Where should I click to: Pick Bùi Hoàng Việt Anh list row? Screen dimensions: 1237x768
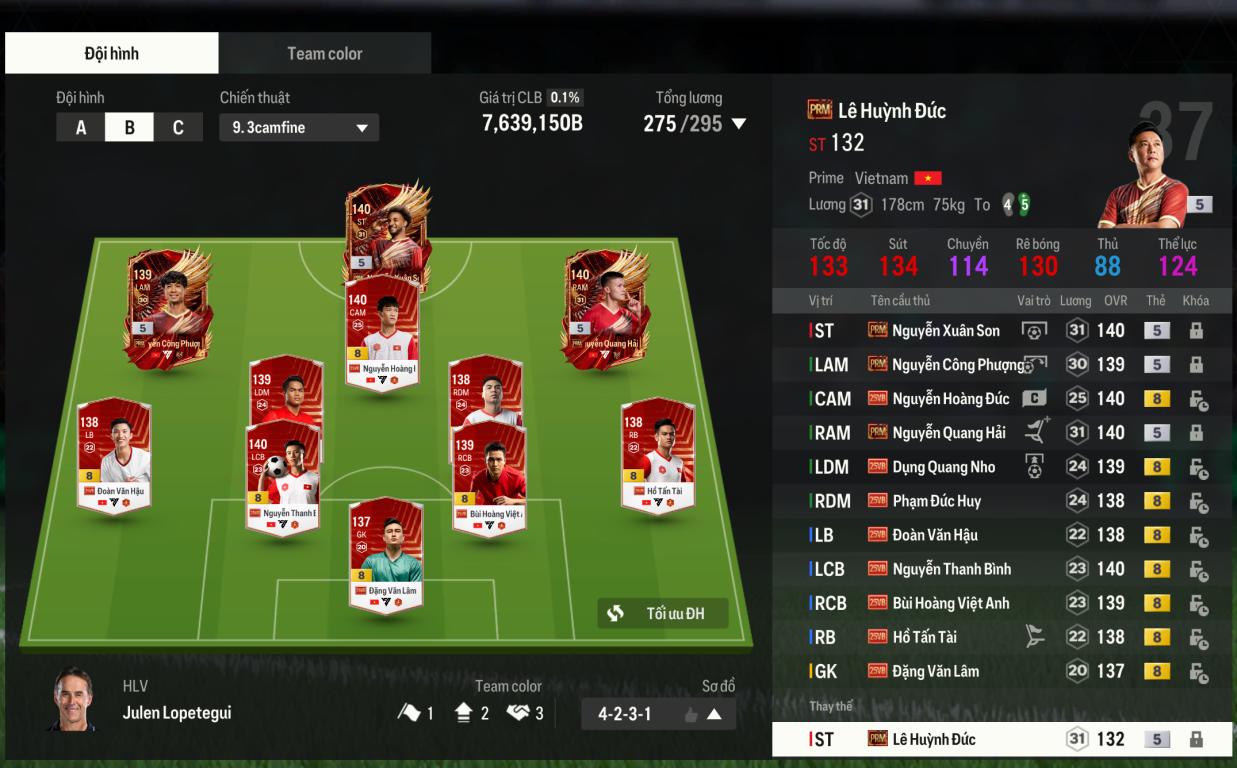tap(950, 603)
